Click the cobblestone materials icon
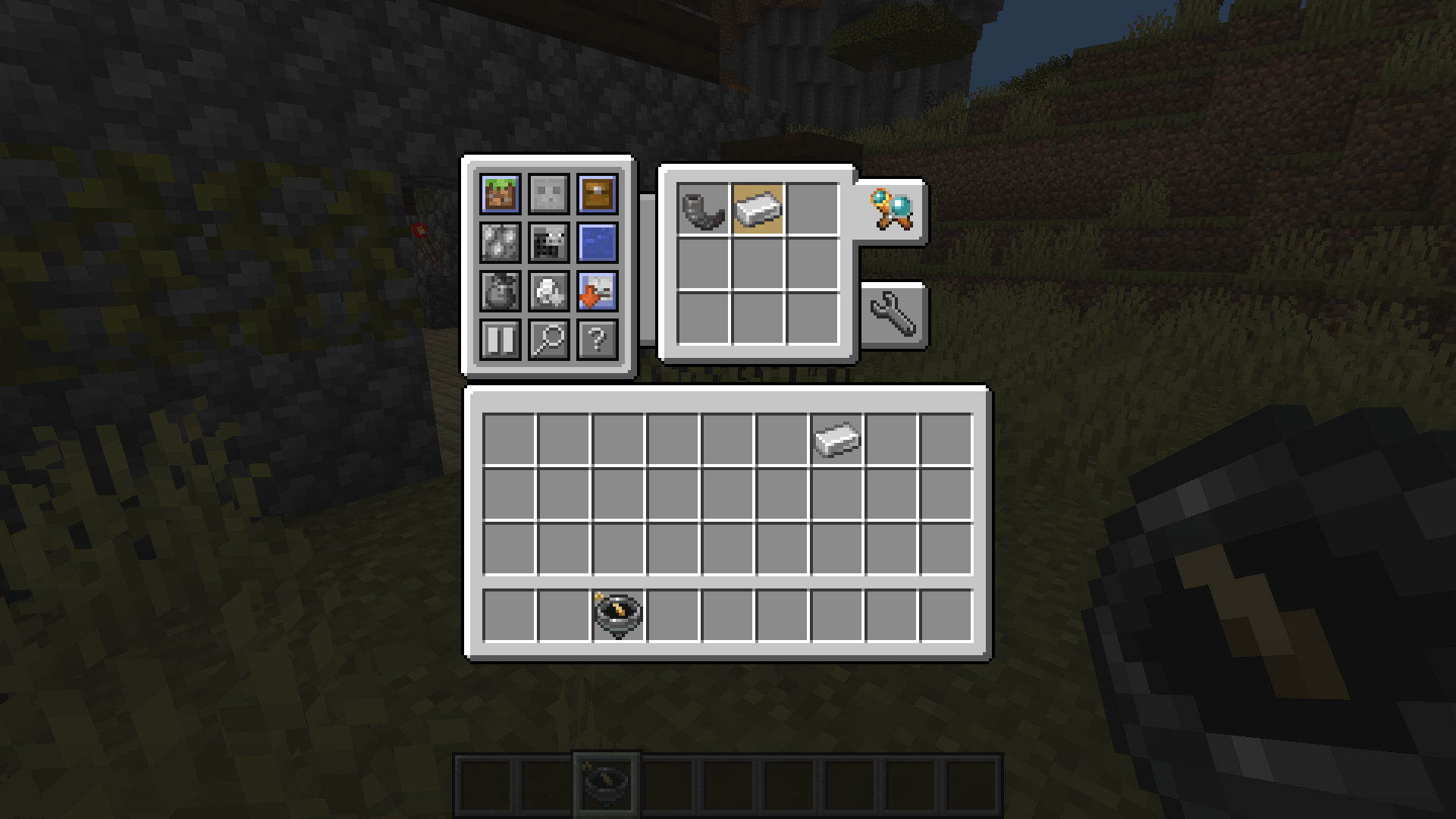 point(500,244)
